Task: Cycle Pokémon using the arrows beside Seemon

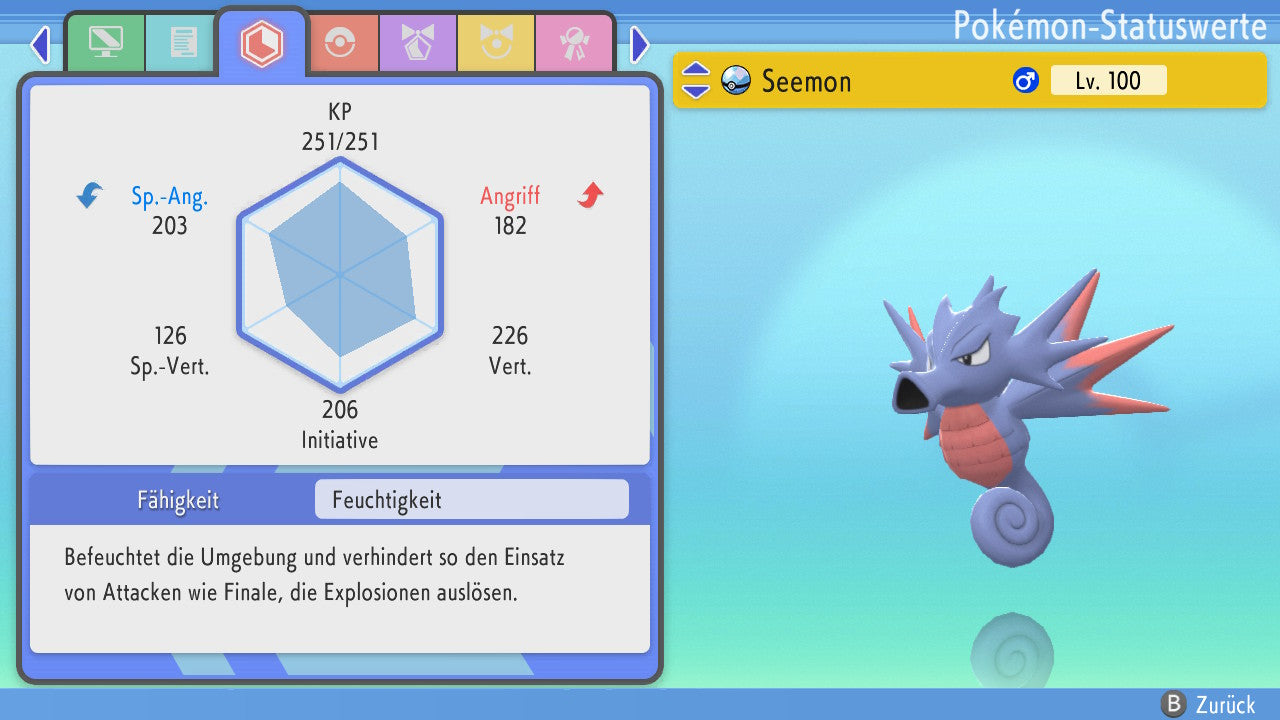Action: [x=696, y=80]
